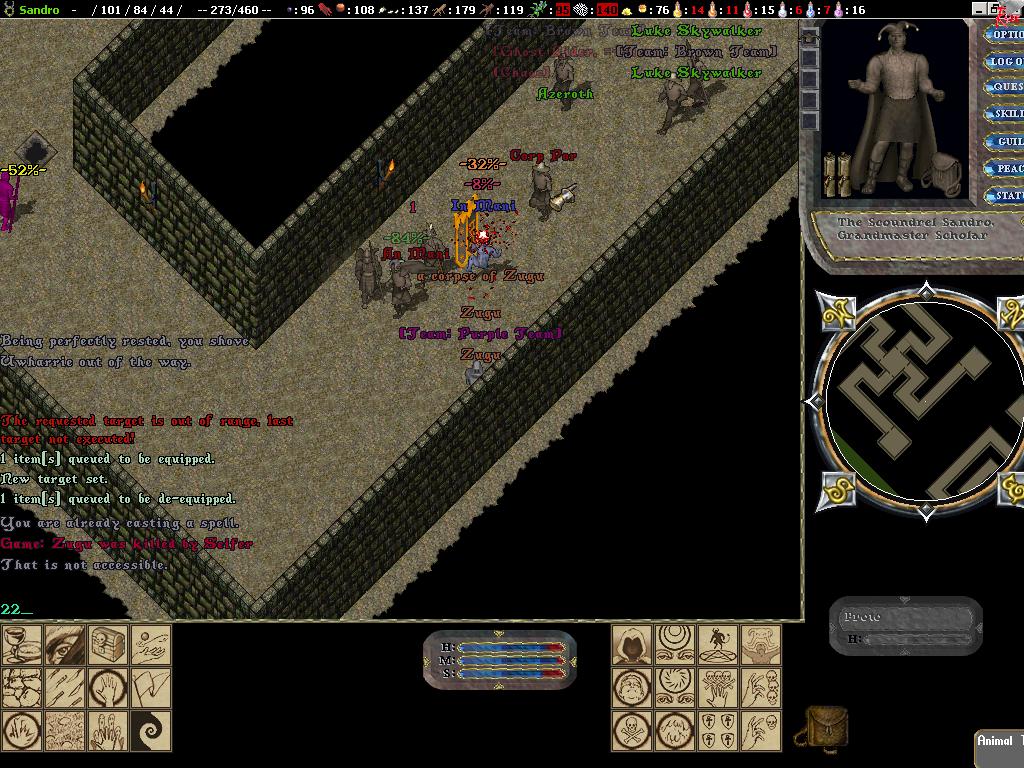
Task: Minimize the game window
Action: click(979, 8)
